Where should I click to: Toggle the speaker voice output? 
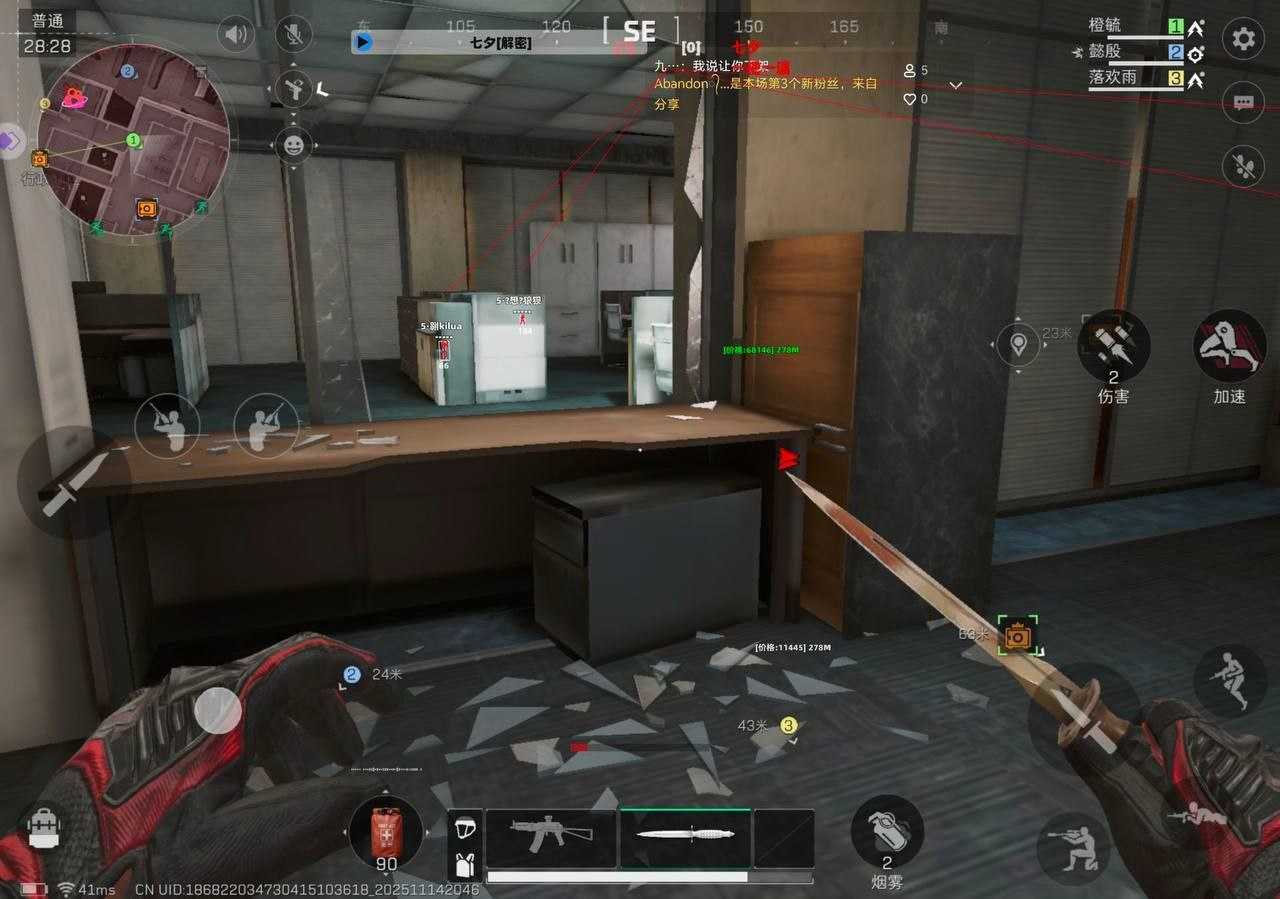pyautogui.click(x=235, y=36)
